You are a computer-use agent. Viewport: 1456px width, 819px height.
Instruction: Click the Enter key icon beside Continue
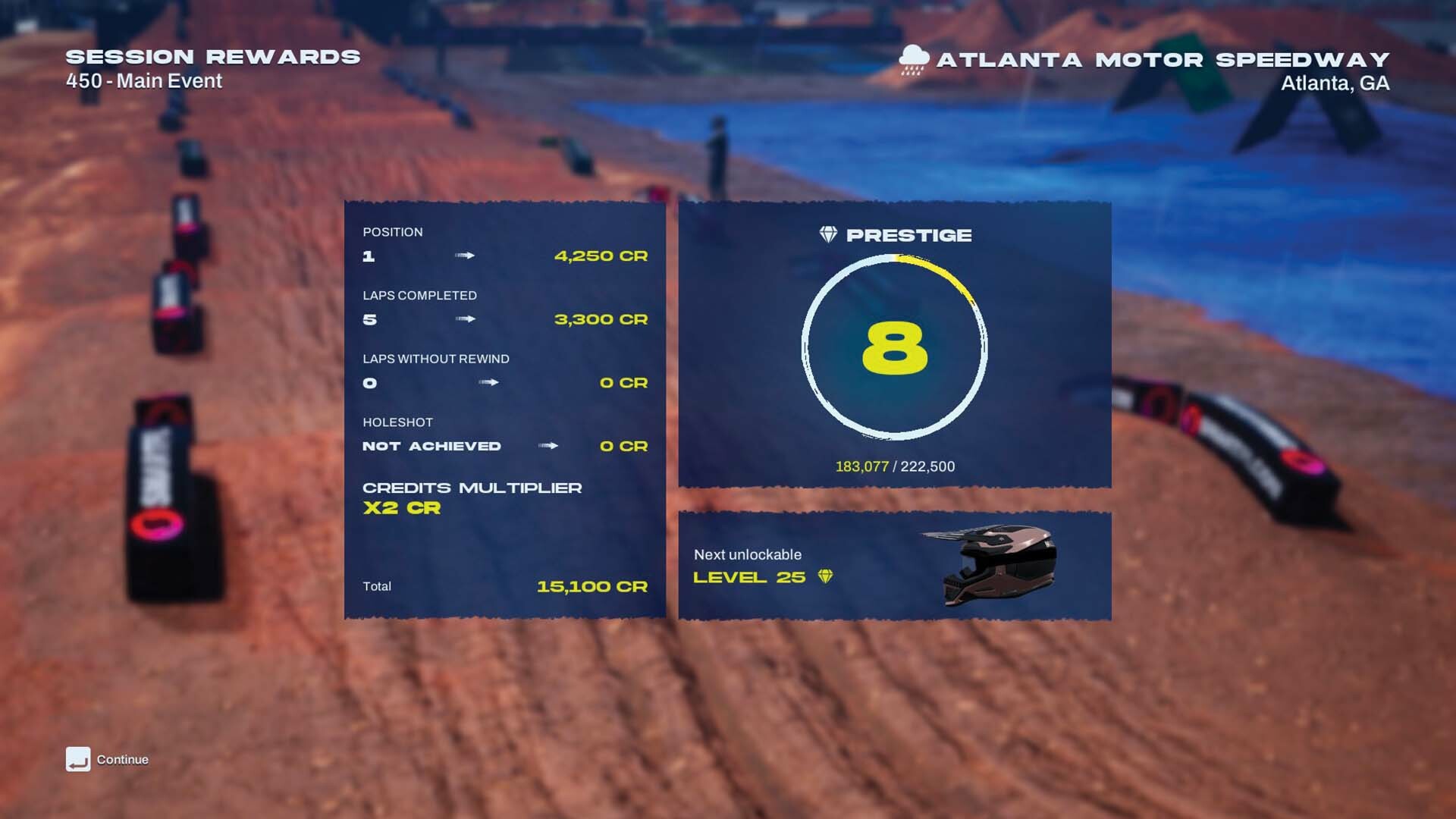pos(78,758)
